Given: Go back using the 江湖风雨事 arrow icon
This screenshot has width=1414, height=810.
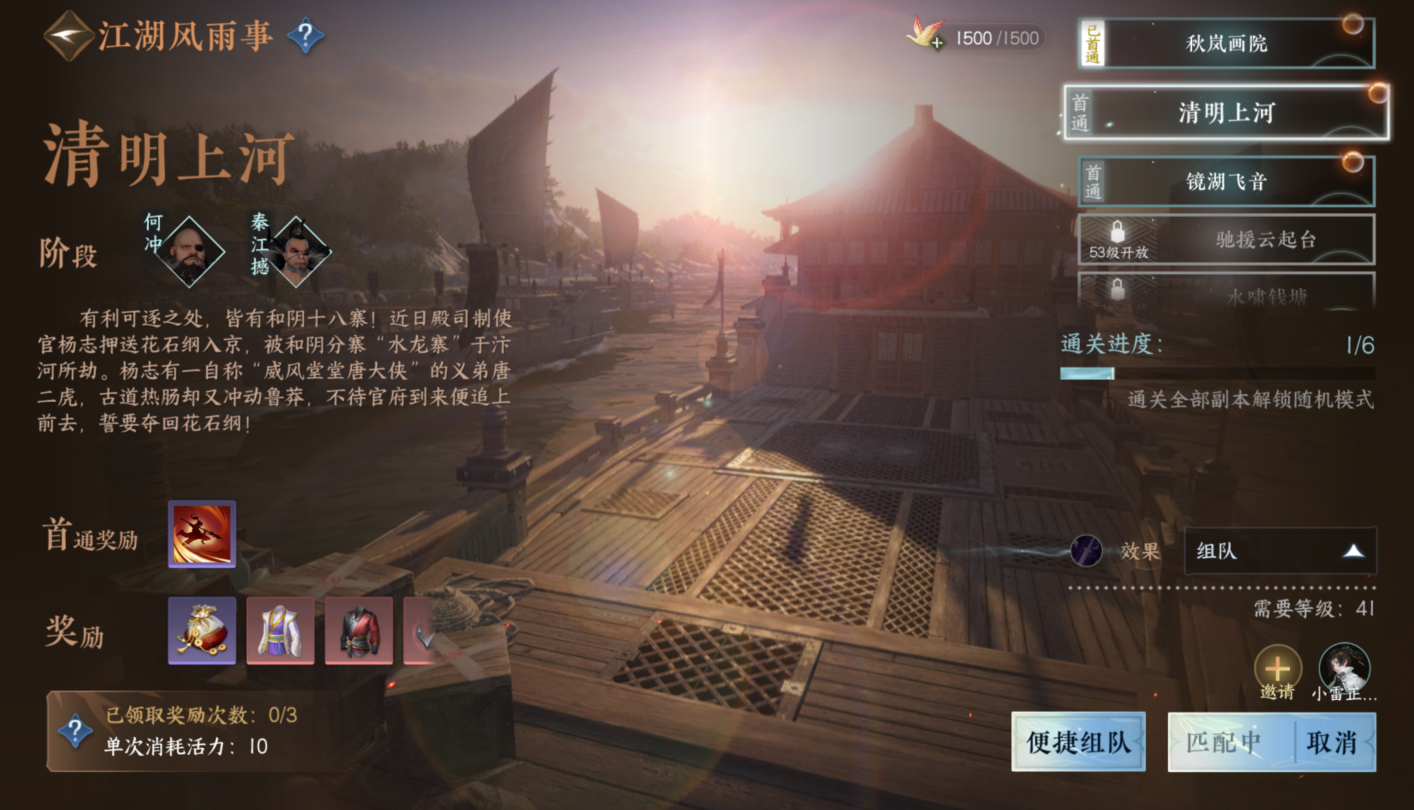Looking at the screenshot, I should click(69, 36).
